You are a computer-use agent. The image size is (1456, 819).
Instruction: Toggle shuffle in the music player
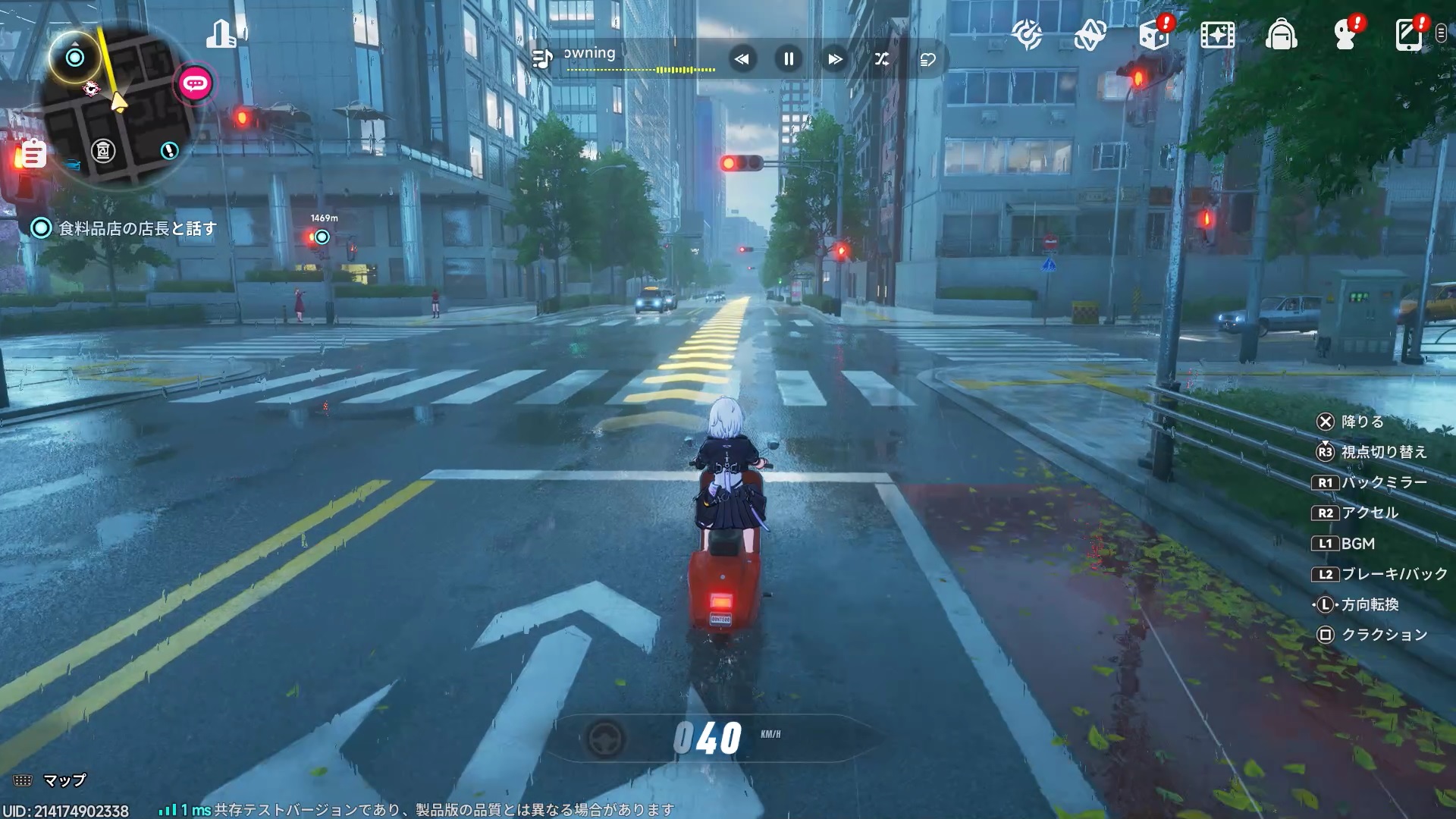881,59
